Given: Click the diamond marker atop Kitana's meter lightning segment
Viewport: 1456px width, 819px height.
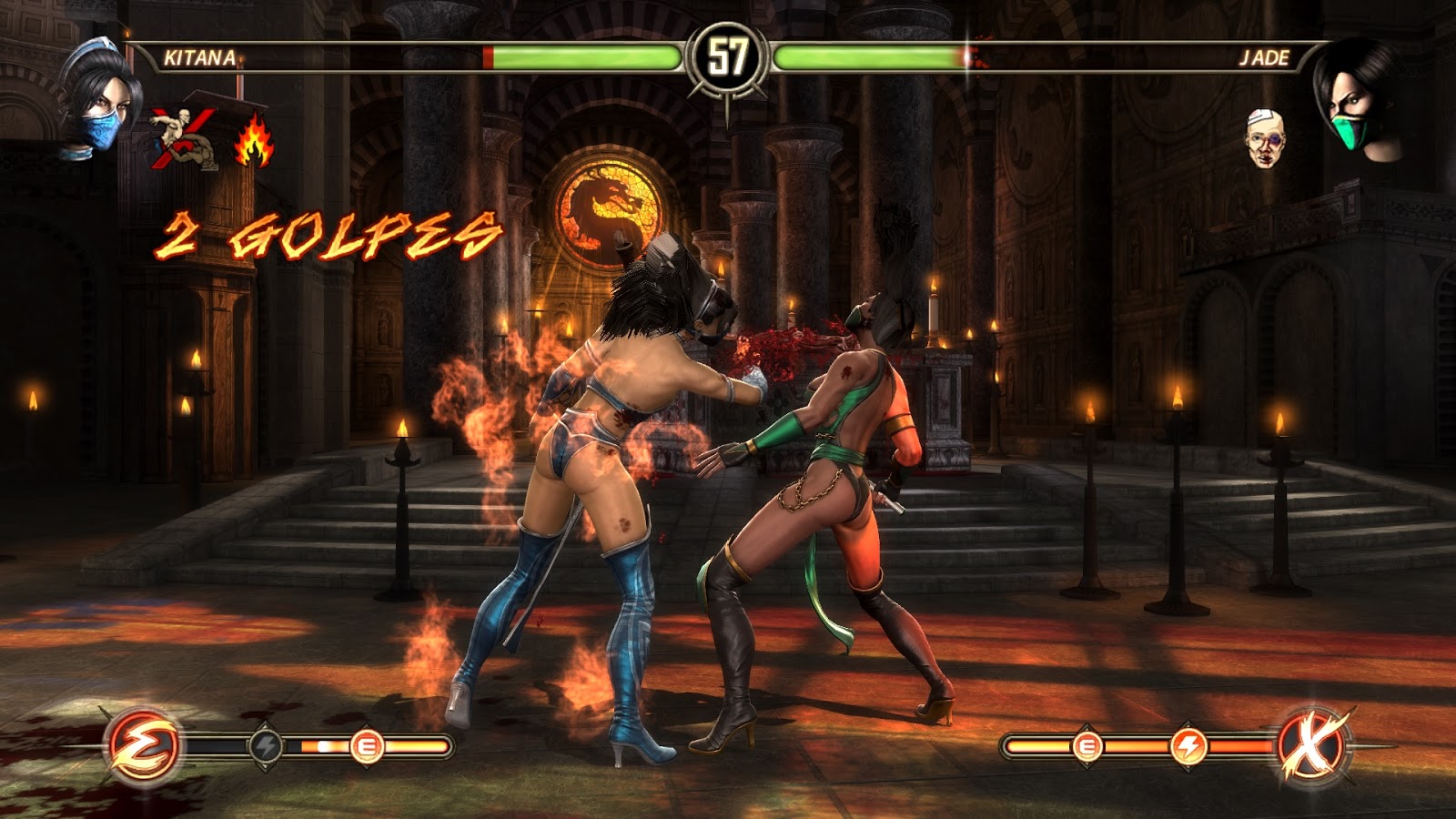Looking at the screenshot, I should coord(266,724).
